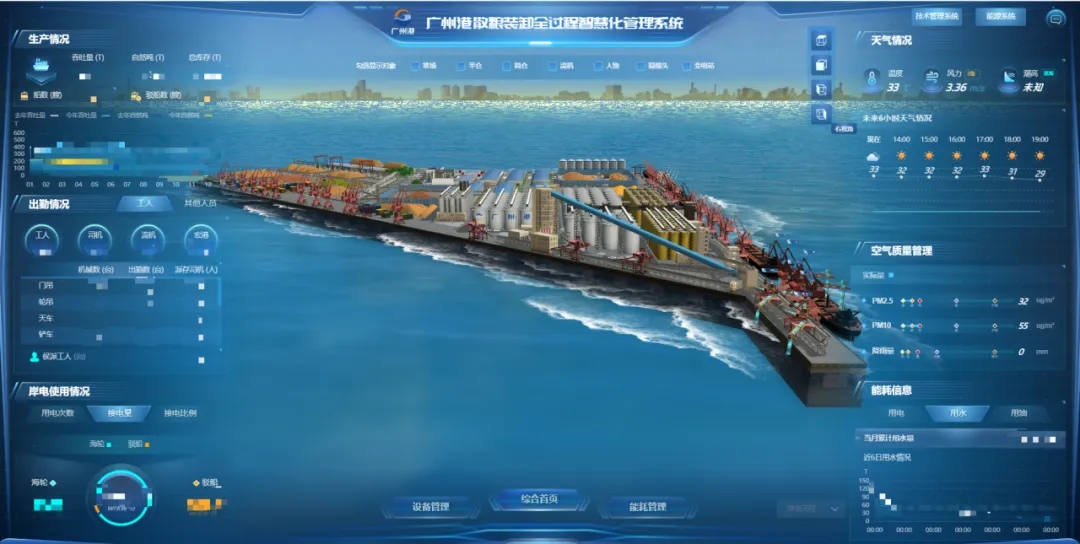The width and height of the screenshot is (1080, 544).
Task: Open the 设备管理 section
Action: (431, 507)
